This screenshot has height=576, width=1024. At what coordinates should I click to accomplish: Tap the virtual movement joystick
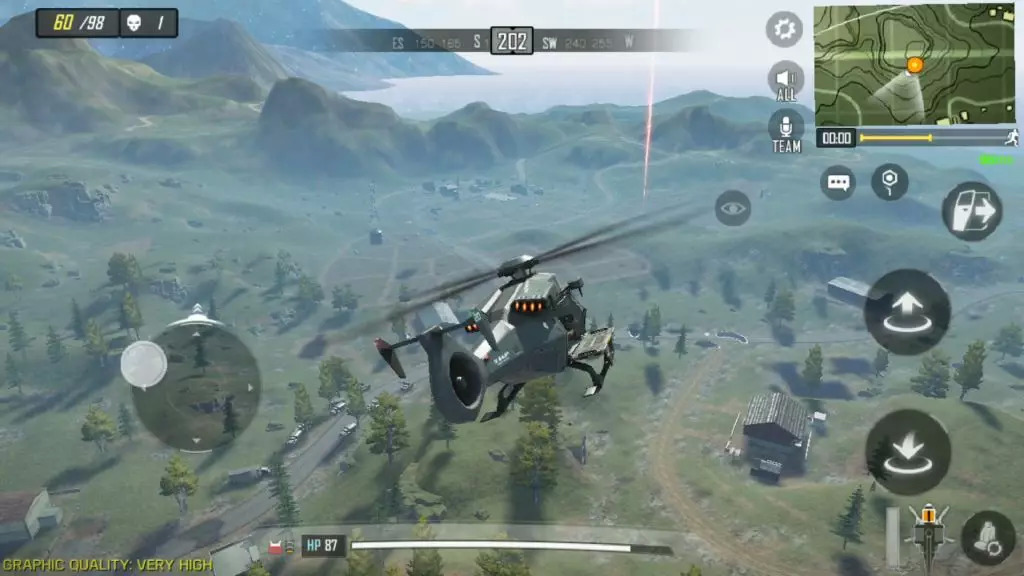click(144, 364)
